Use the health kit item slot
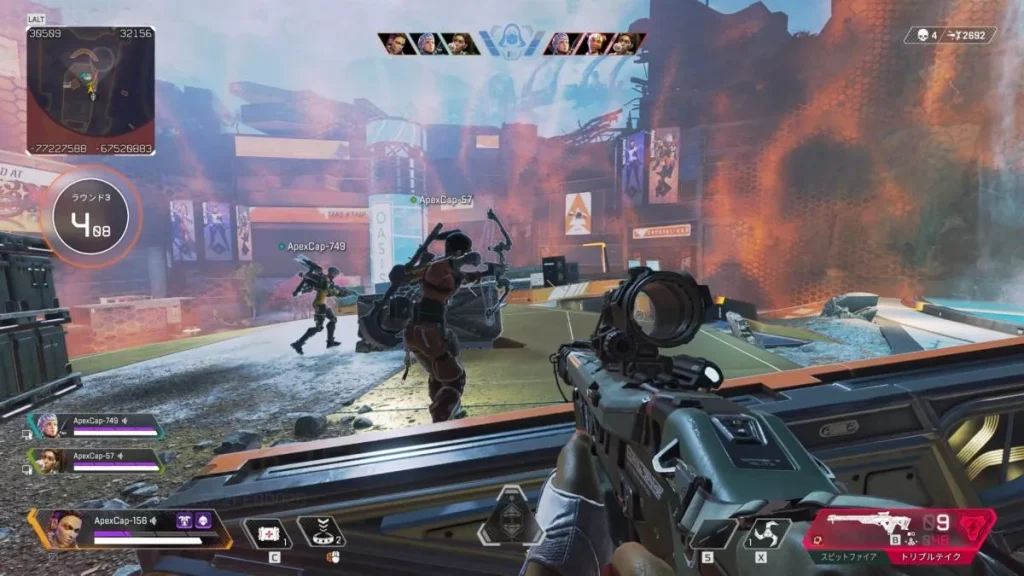The image size is (1024, 576). click(x=265, y=533)
